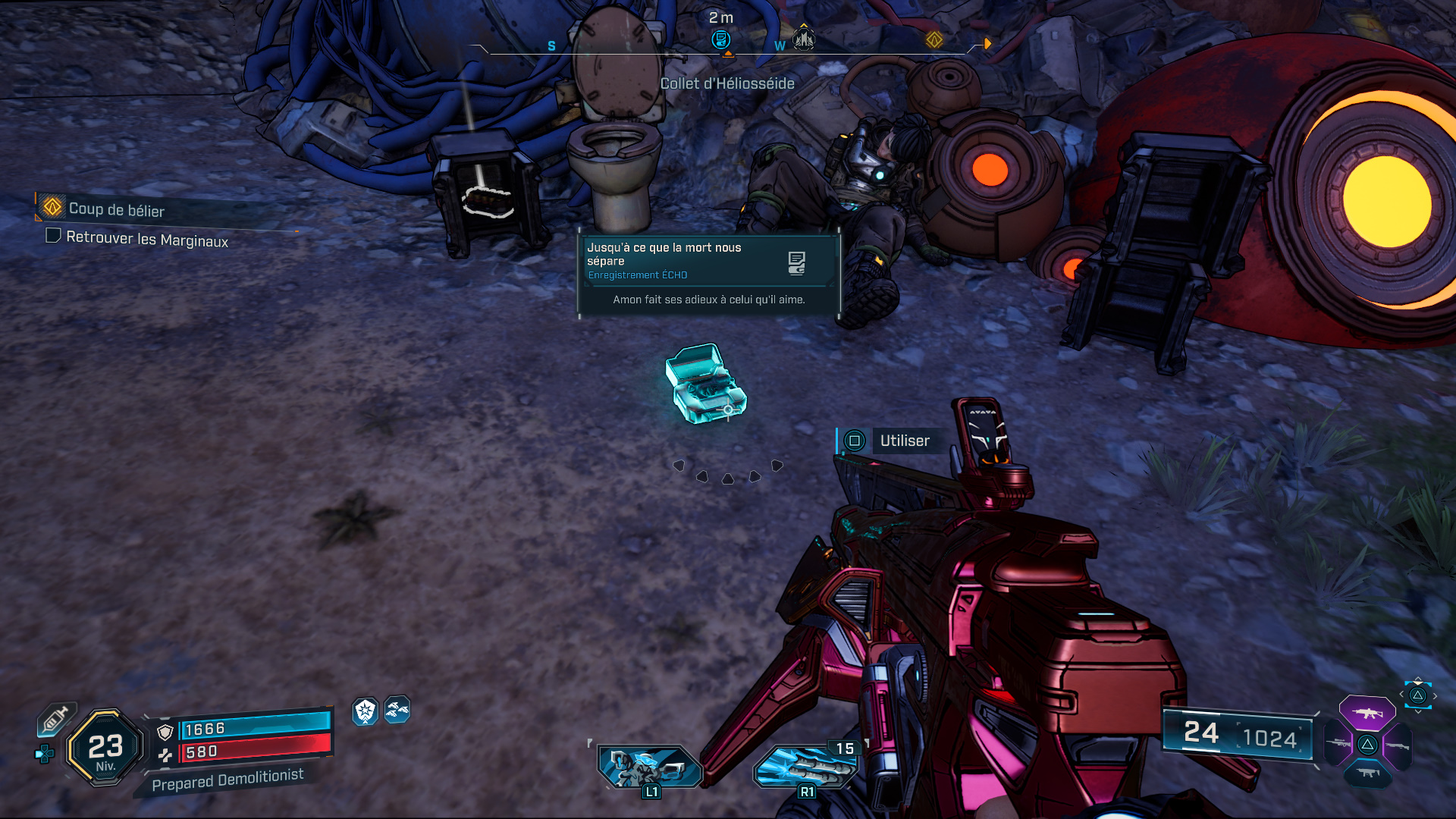Tick the Retrouver les Marginaux objective checkbox
1456x819 pixels.
(x=53, y=236)
